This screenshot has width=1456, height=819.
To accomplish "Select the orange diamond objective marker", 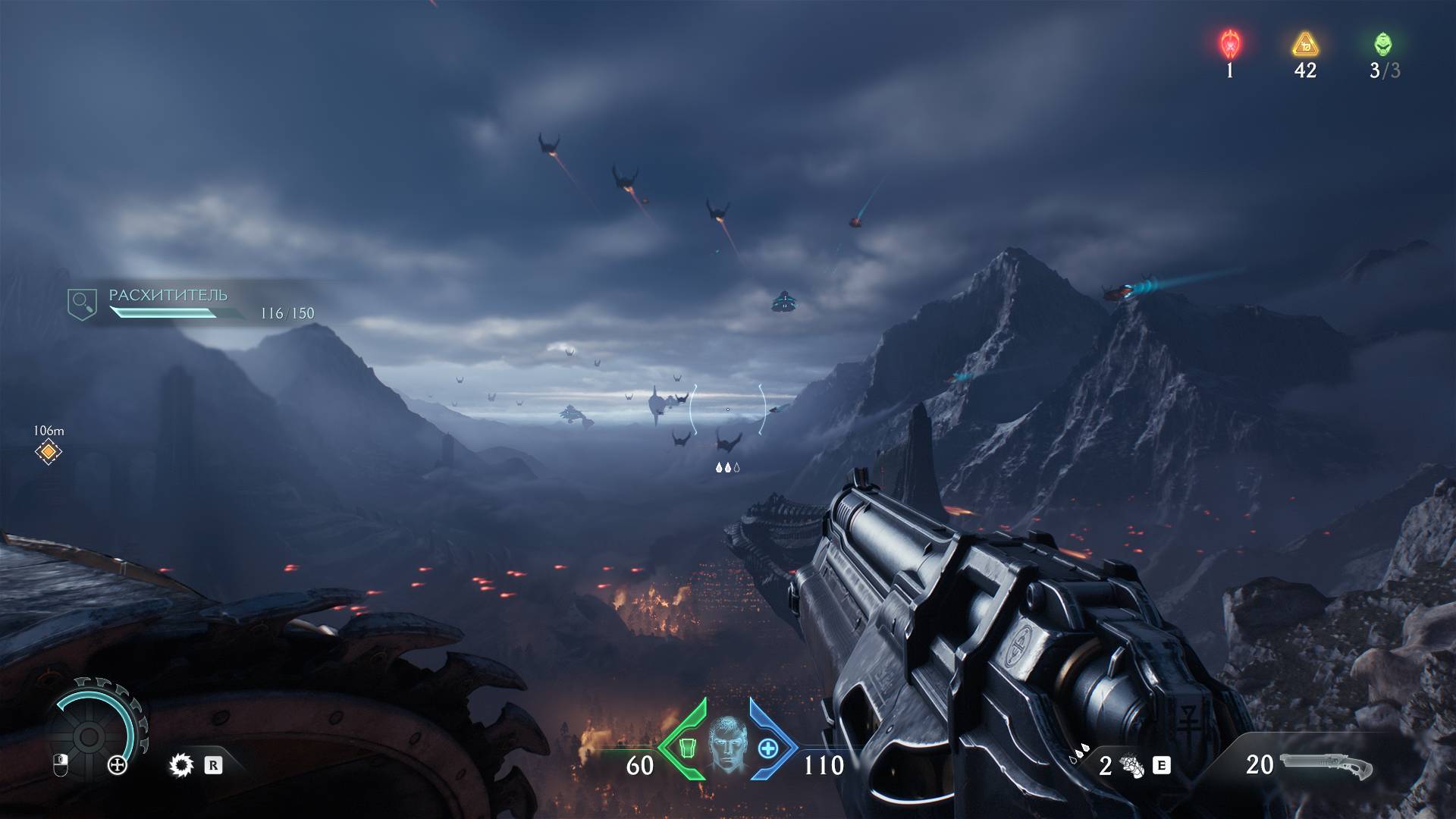I will (x=49, y=453).
